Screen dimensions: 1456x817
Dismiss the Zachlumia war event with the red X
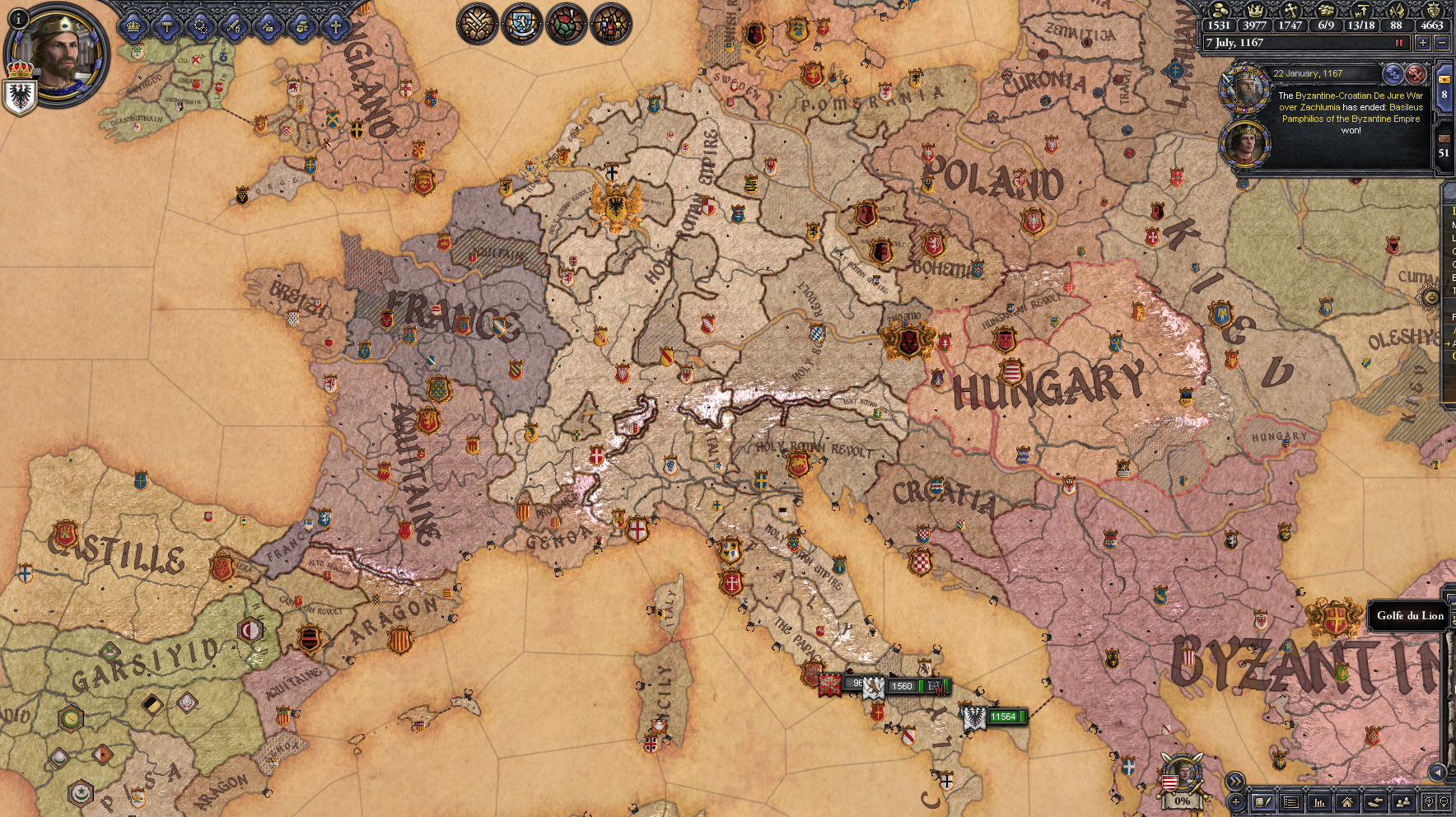[x=1413, y=74]
